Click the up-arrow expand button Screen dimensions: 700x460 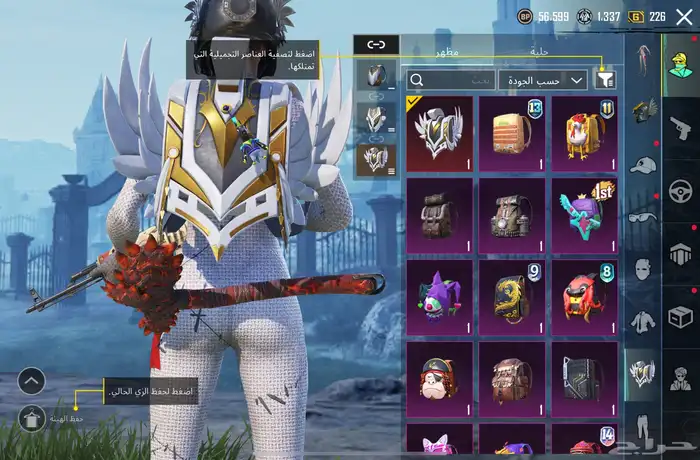tap(32, 381)
